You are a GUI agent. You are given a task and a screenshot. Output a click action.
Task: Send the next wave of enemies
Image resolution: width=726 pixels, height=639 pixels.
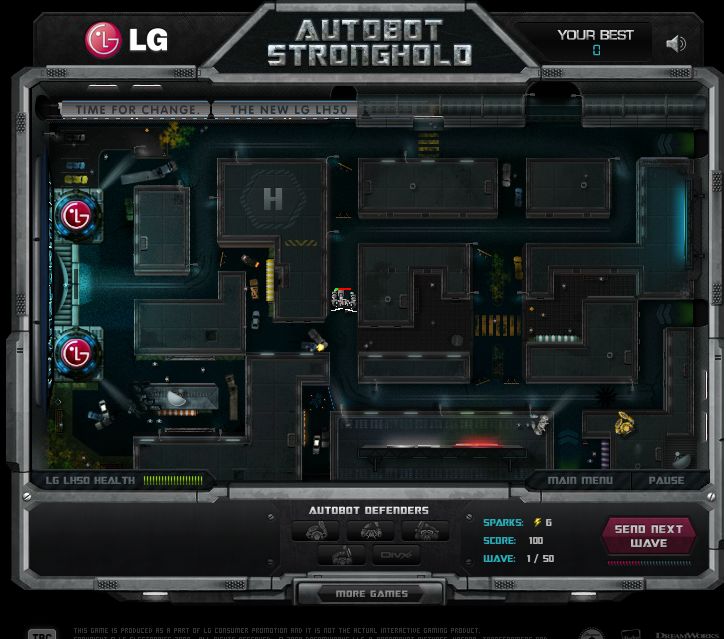coord(648,536)
